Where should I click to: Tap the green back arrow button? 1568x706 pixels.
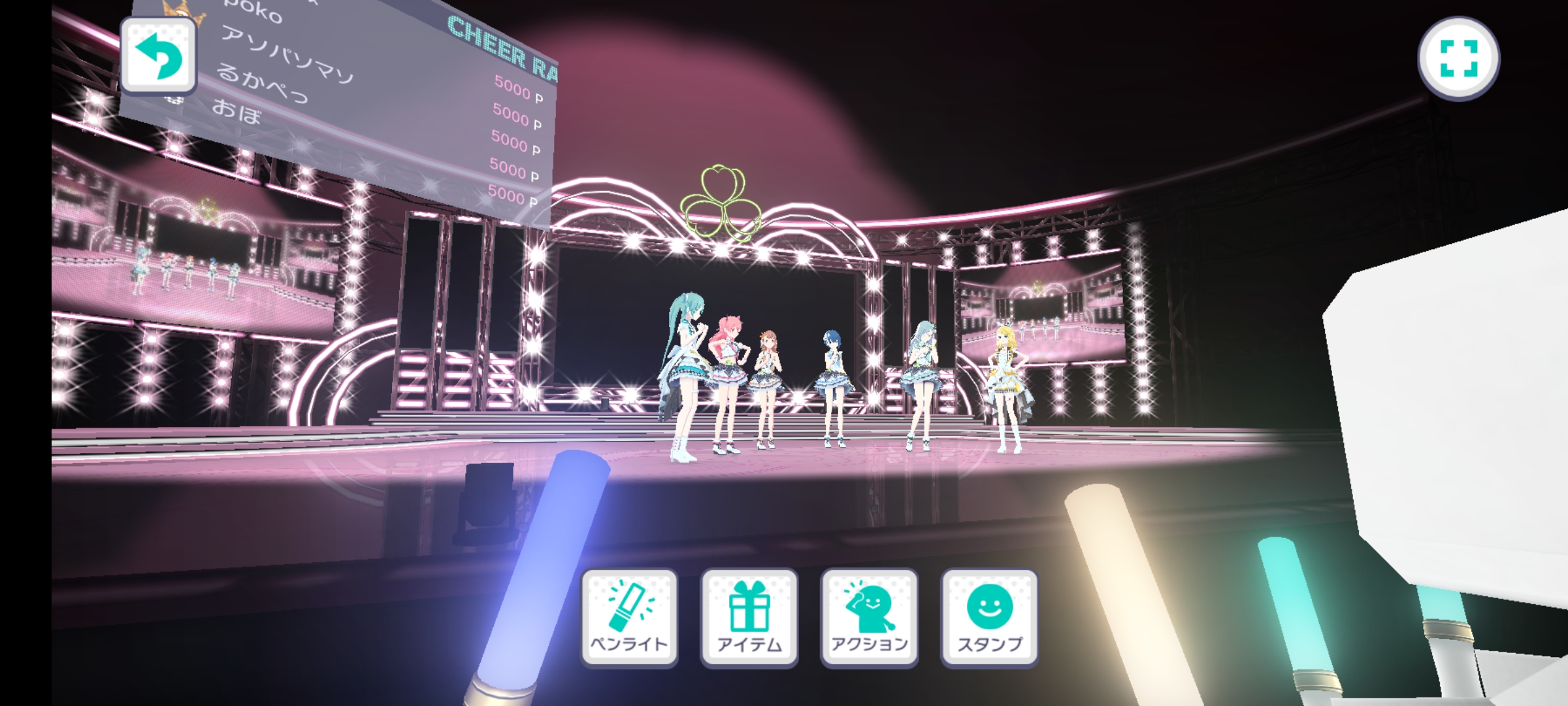pos(159,57)
